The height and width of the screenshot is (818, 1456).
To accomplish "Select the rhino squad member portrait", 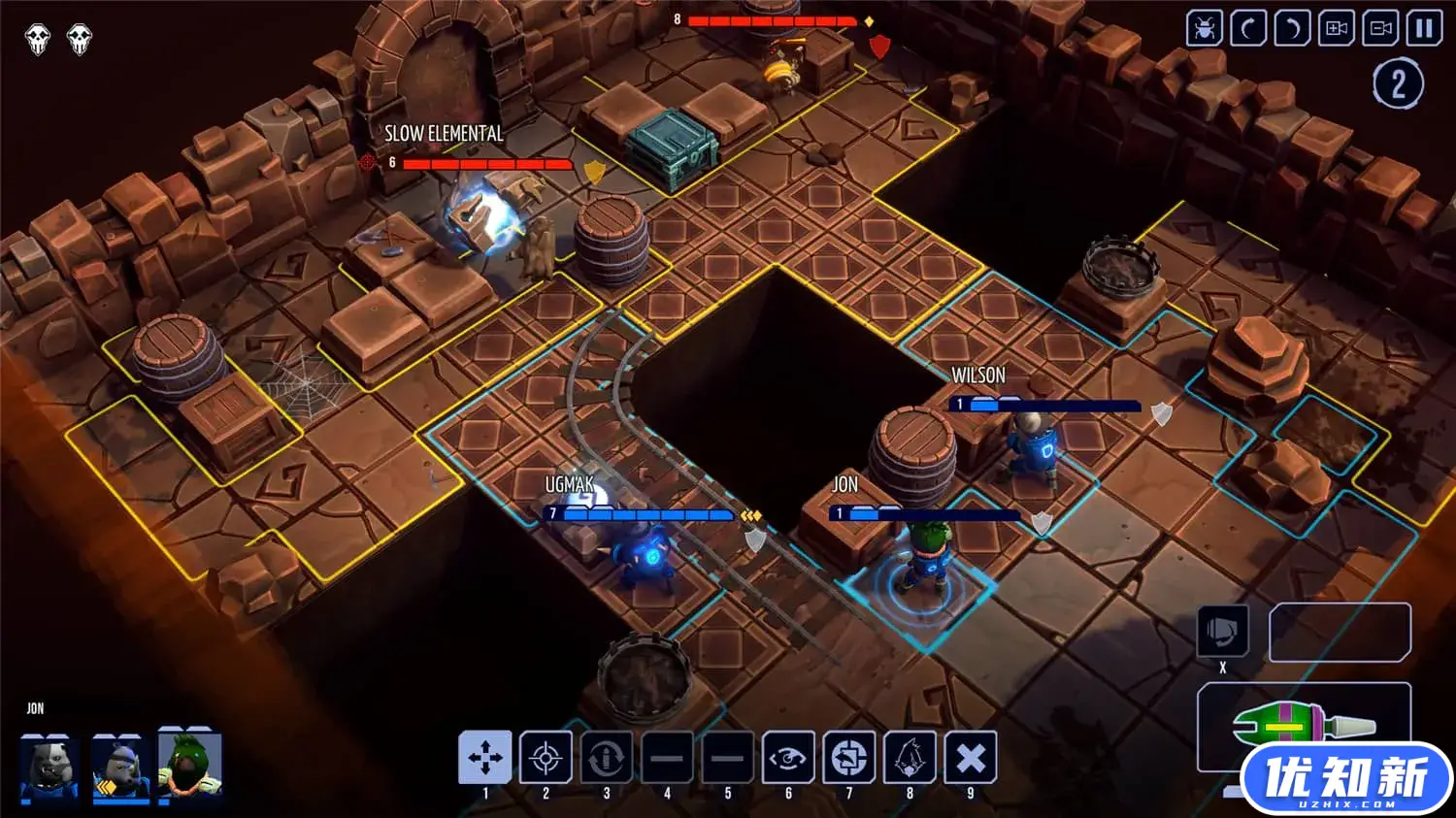I will pyautogui.click(x=120, y=767).
